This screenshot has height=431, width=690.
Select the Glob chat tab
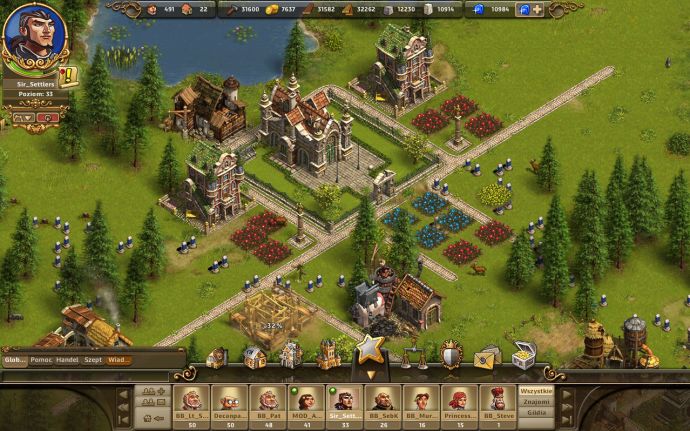(15, 360)
